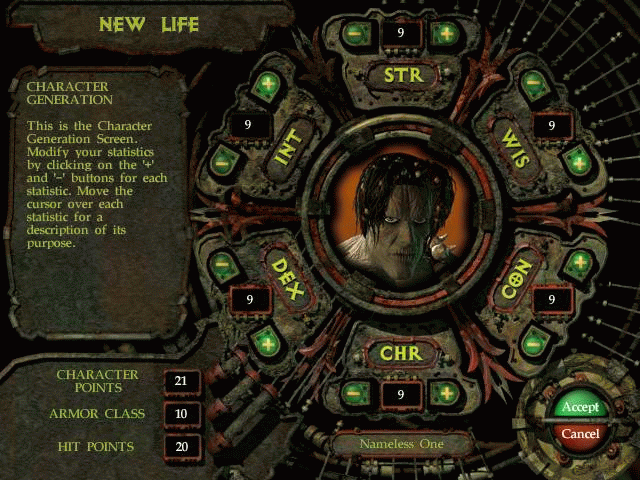Add a point to WIS

pyautogui.click(x=576, y=159)
